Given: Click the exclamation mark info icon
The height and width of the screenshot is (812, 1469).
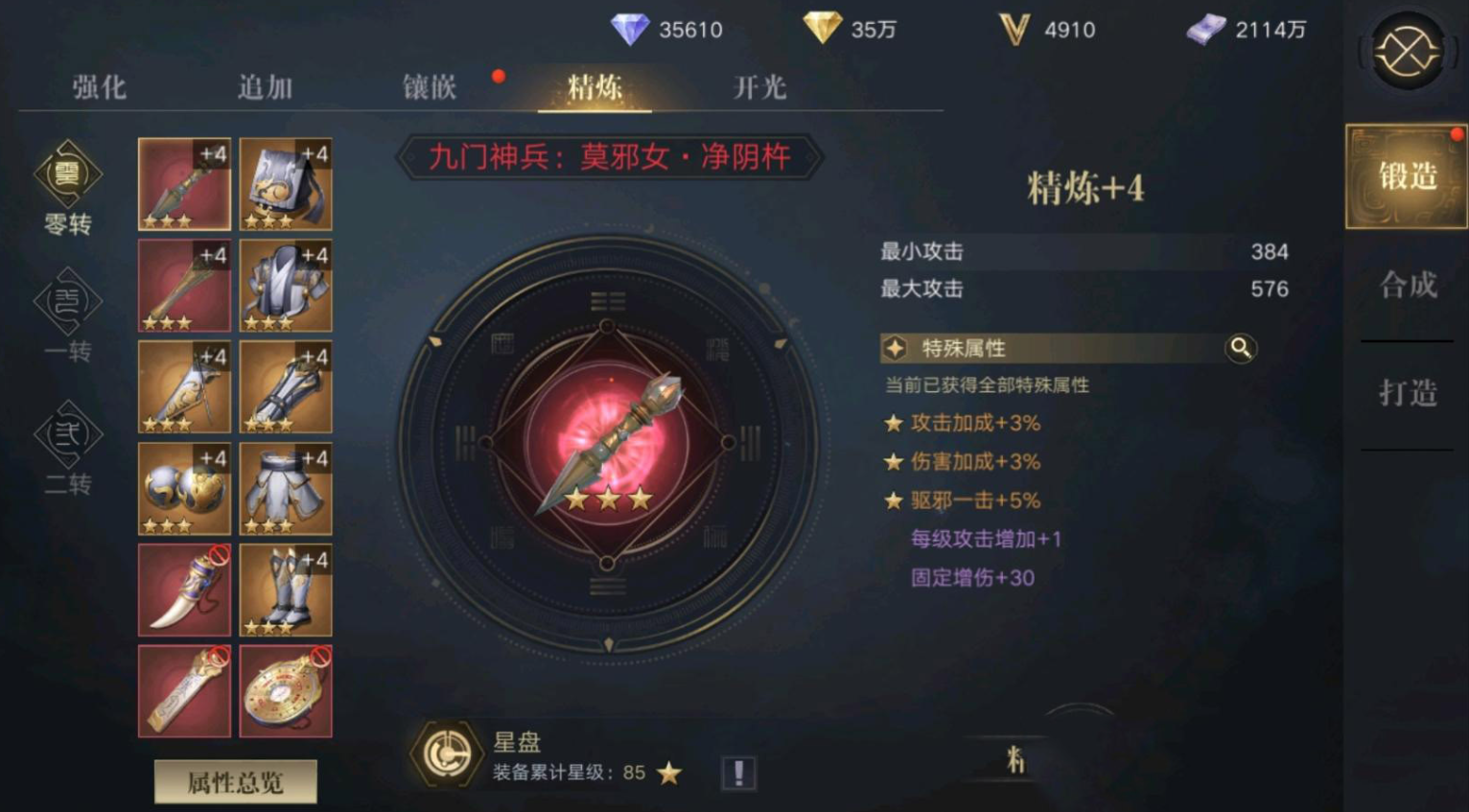Looking at the screenshot, I should 738,773.
